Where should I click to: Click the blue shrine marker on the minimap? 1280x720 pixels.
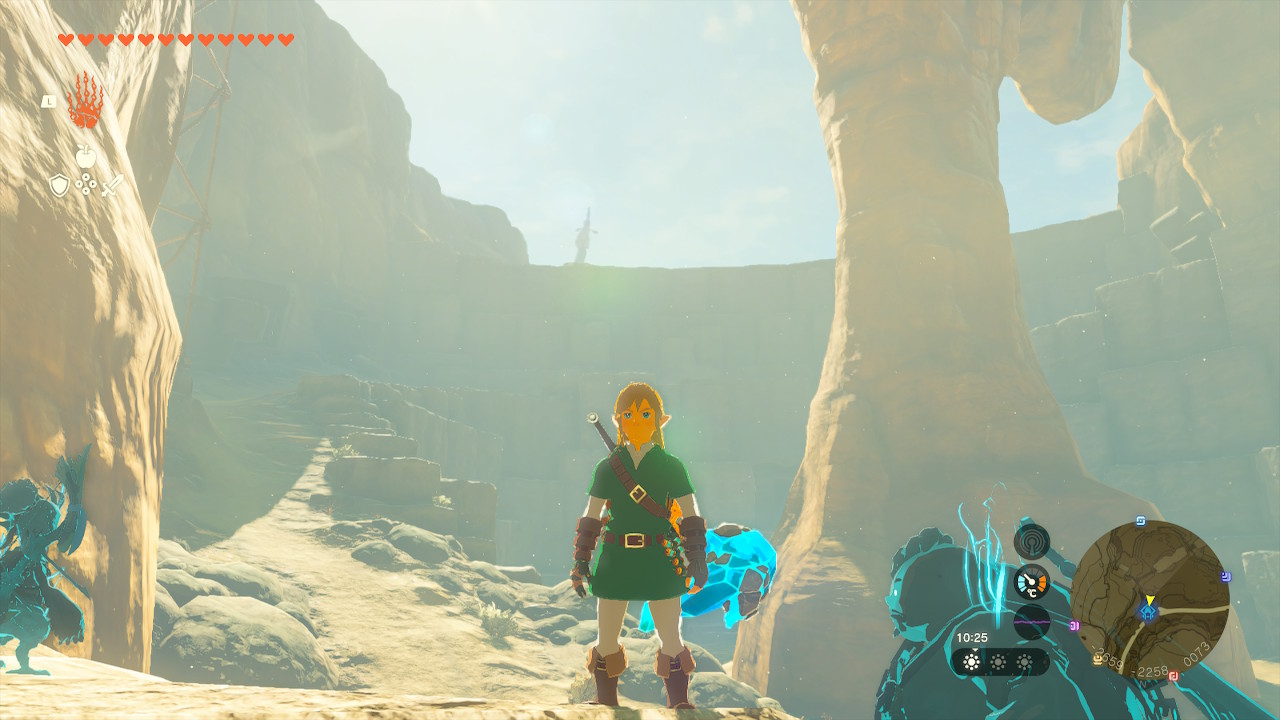(1148, 612)
